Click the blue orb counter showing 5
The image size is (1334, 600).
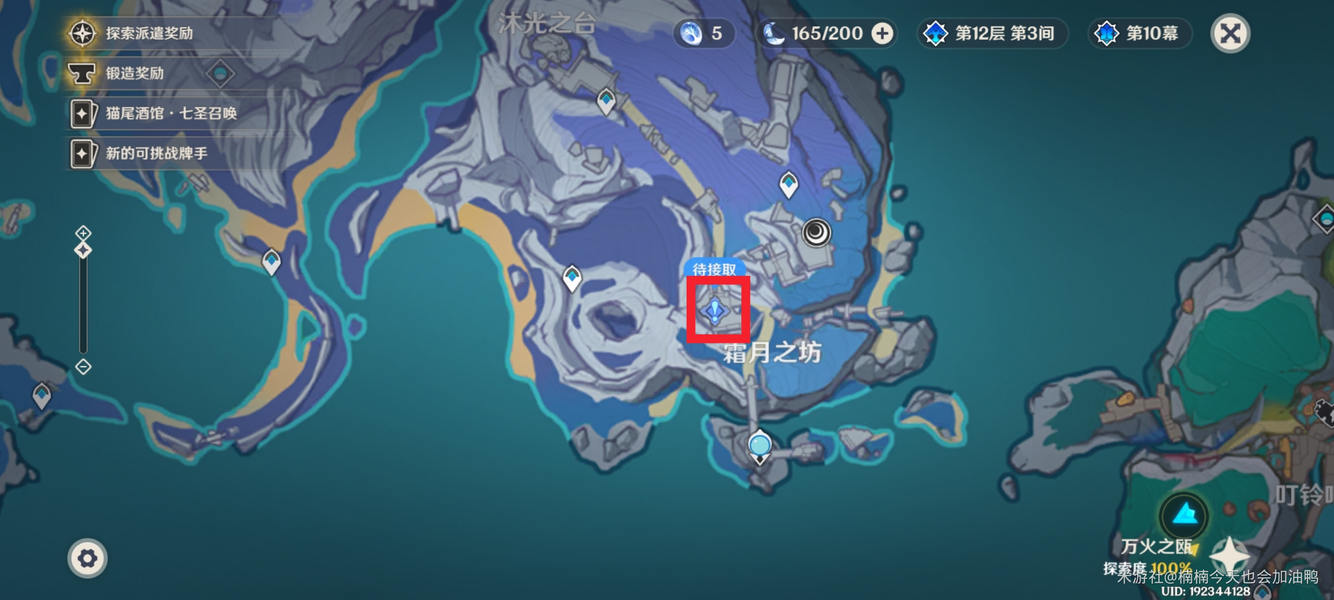(x=703, y=33)
